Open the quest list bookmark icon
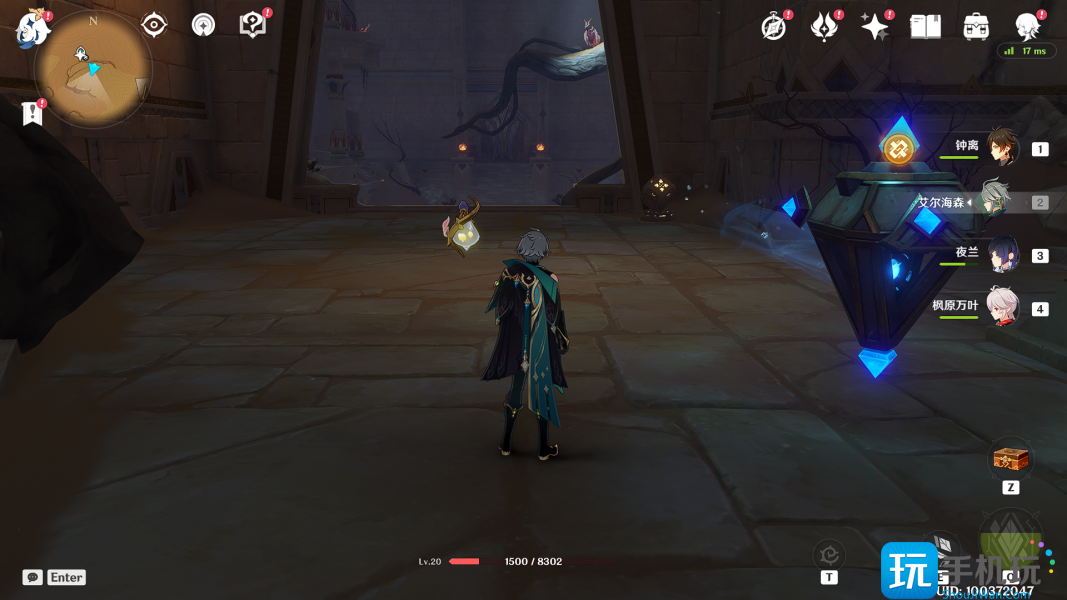 click(33, 113)
